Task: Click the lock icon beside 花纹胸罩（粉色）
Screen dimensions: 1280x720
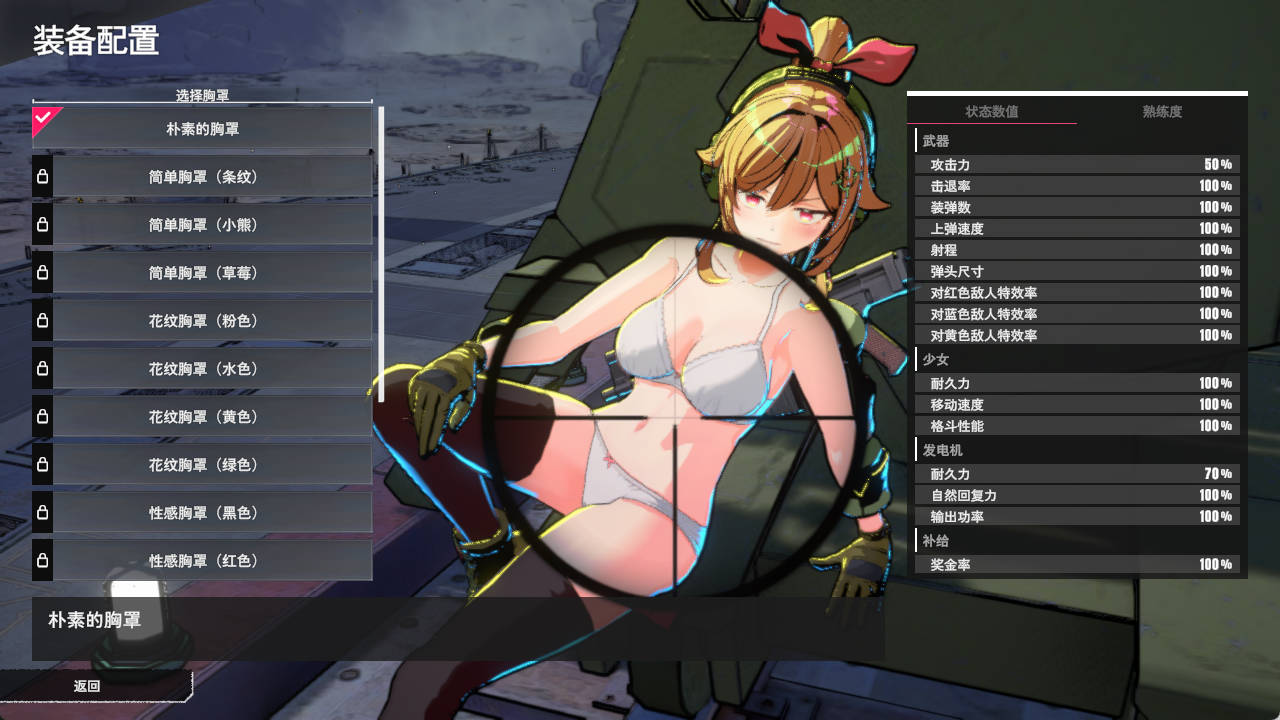Action: click(x=41, y=320)
